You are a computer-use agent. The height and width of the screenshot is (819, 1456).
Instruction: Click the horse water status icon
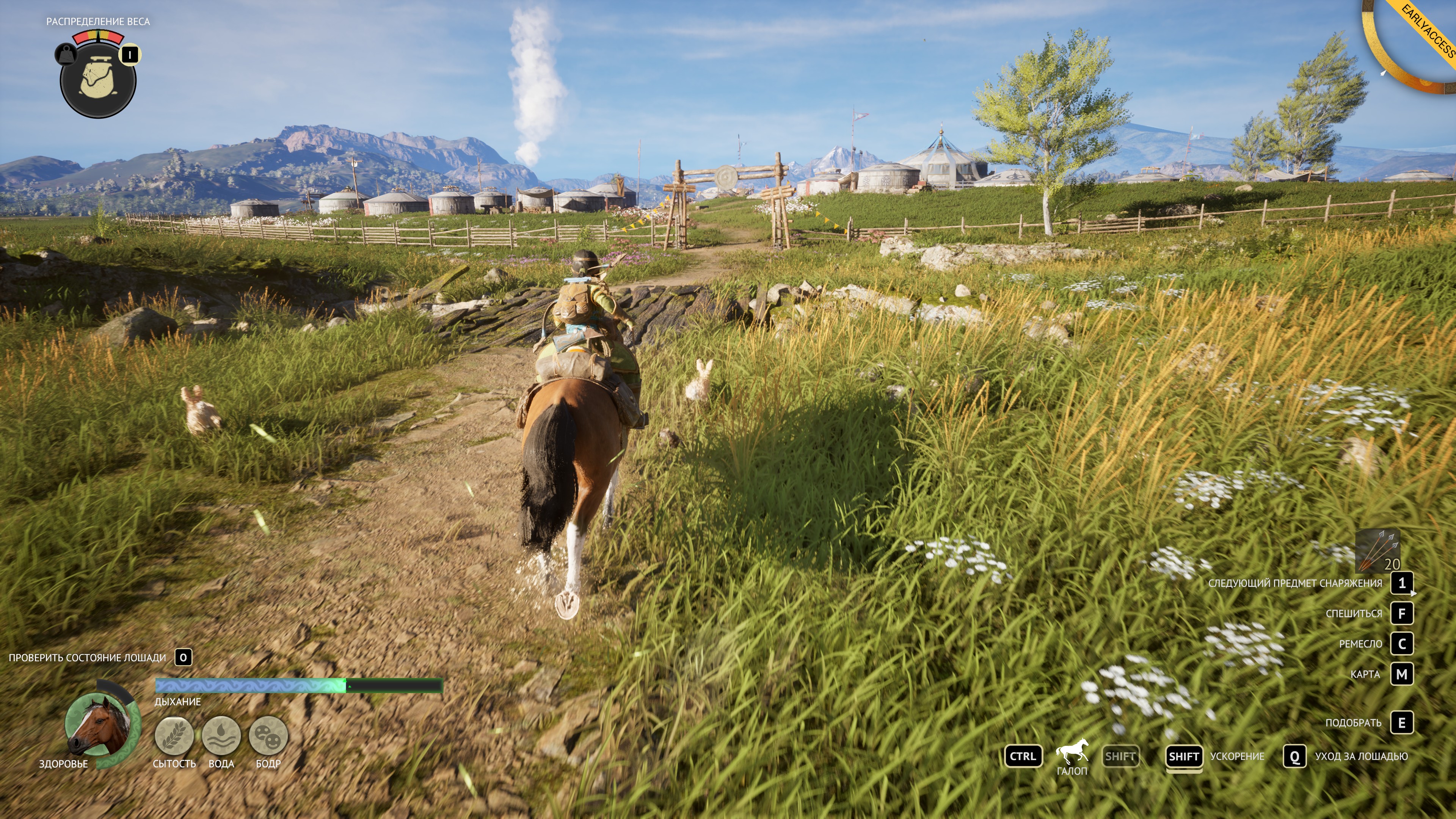pos(221,736)
